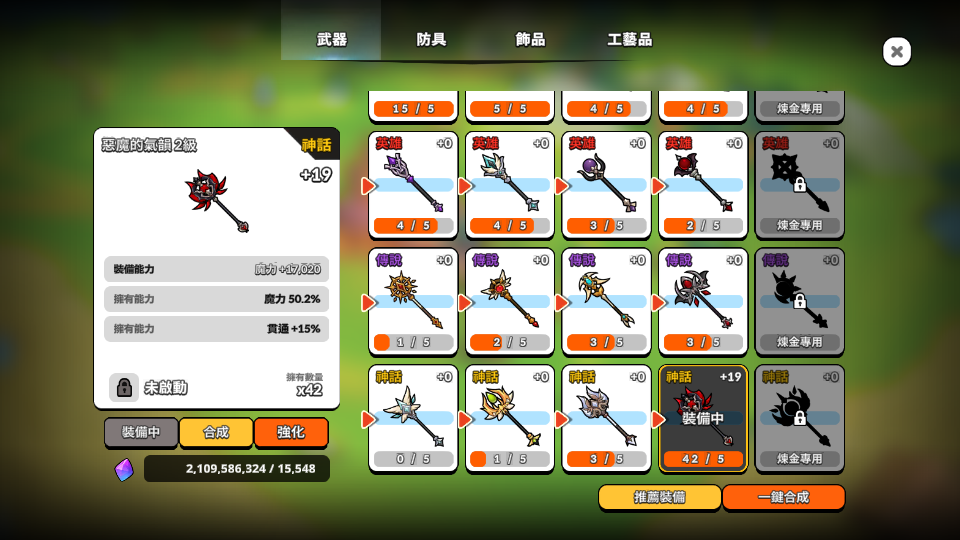960x540 pixels.
Task: Choose the 神話 staff showing 1 / 5
Action: [x=510, y=418]
